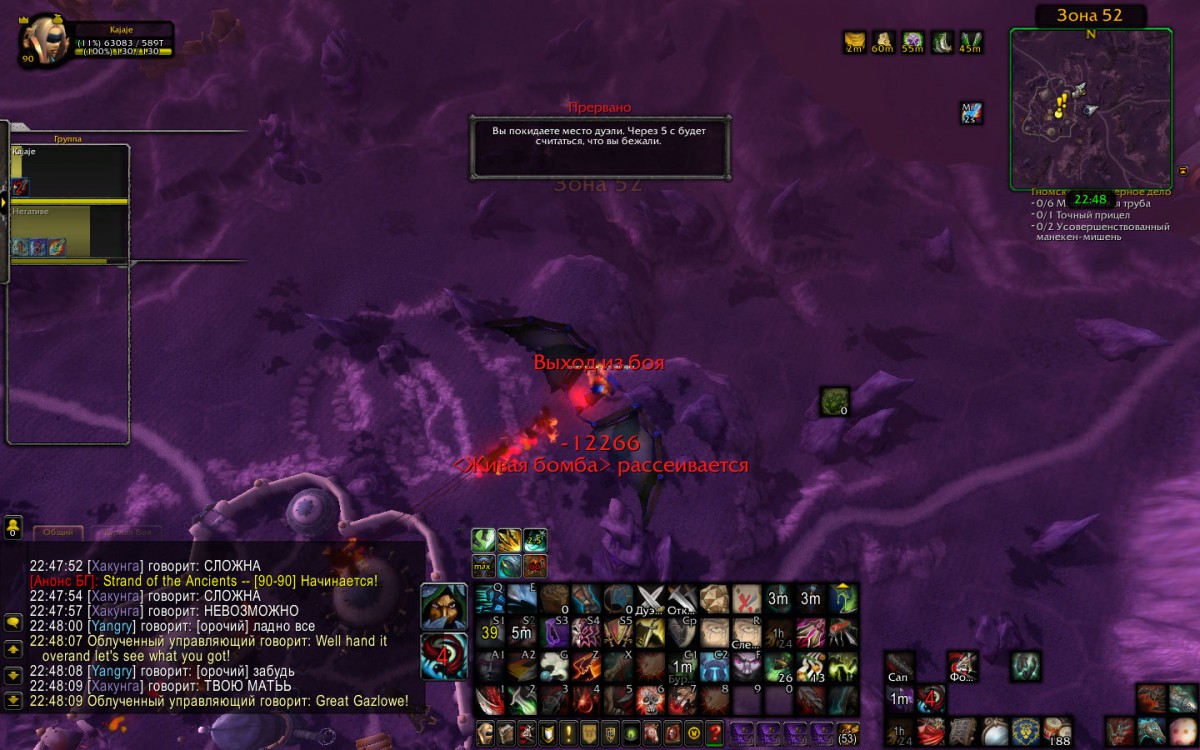This screenshot has height=750, width=1200.
Task: Use the ability bound to S3
Action: coord(554,632)
